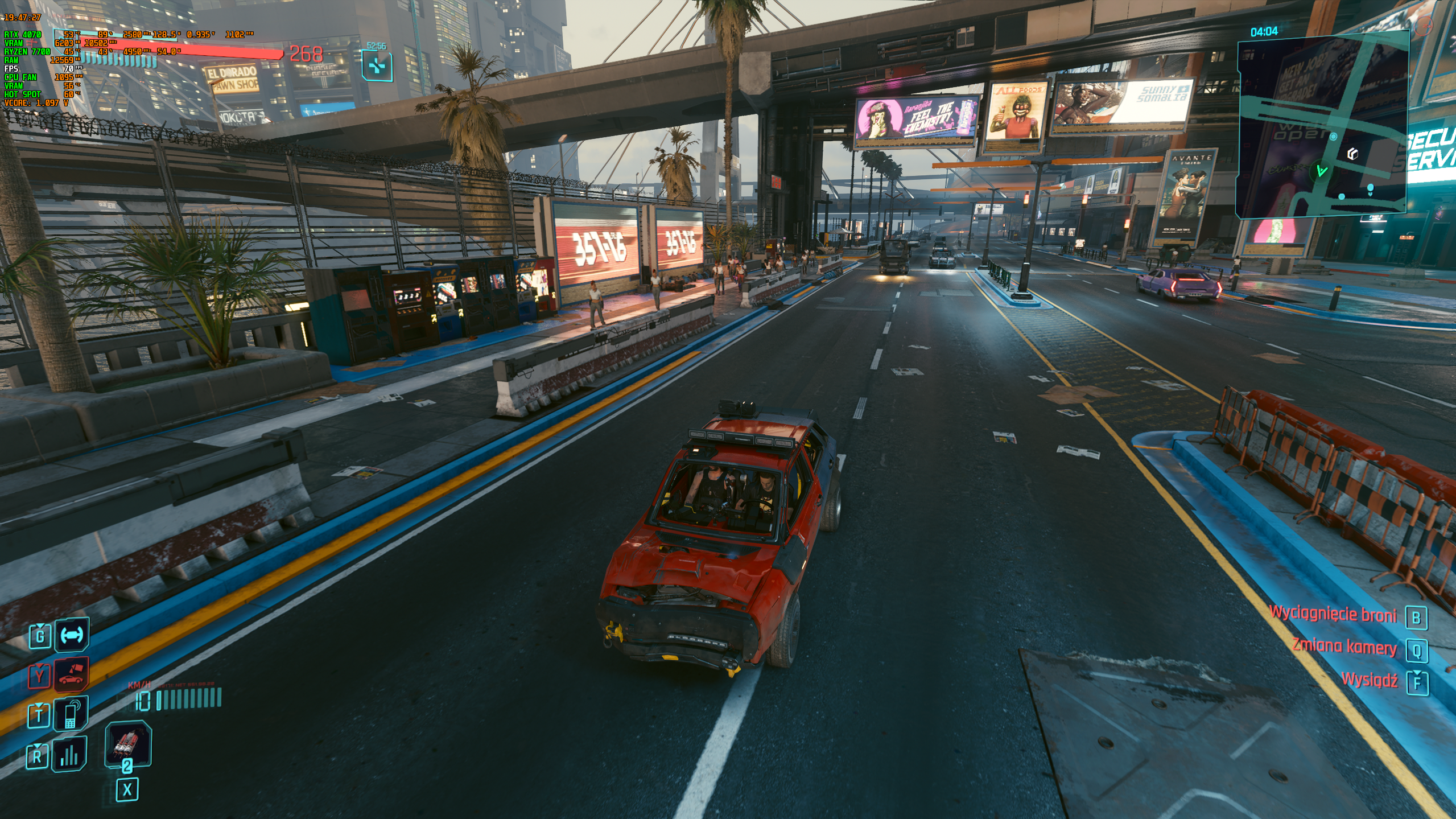Screen dimensions: 1456x819
Task: Click the status effect icon beside the health bar
Action: [x=377, y=66]
